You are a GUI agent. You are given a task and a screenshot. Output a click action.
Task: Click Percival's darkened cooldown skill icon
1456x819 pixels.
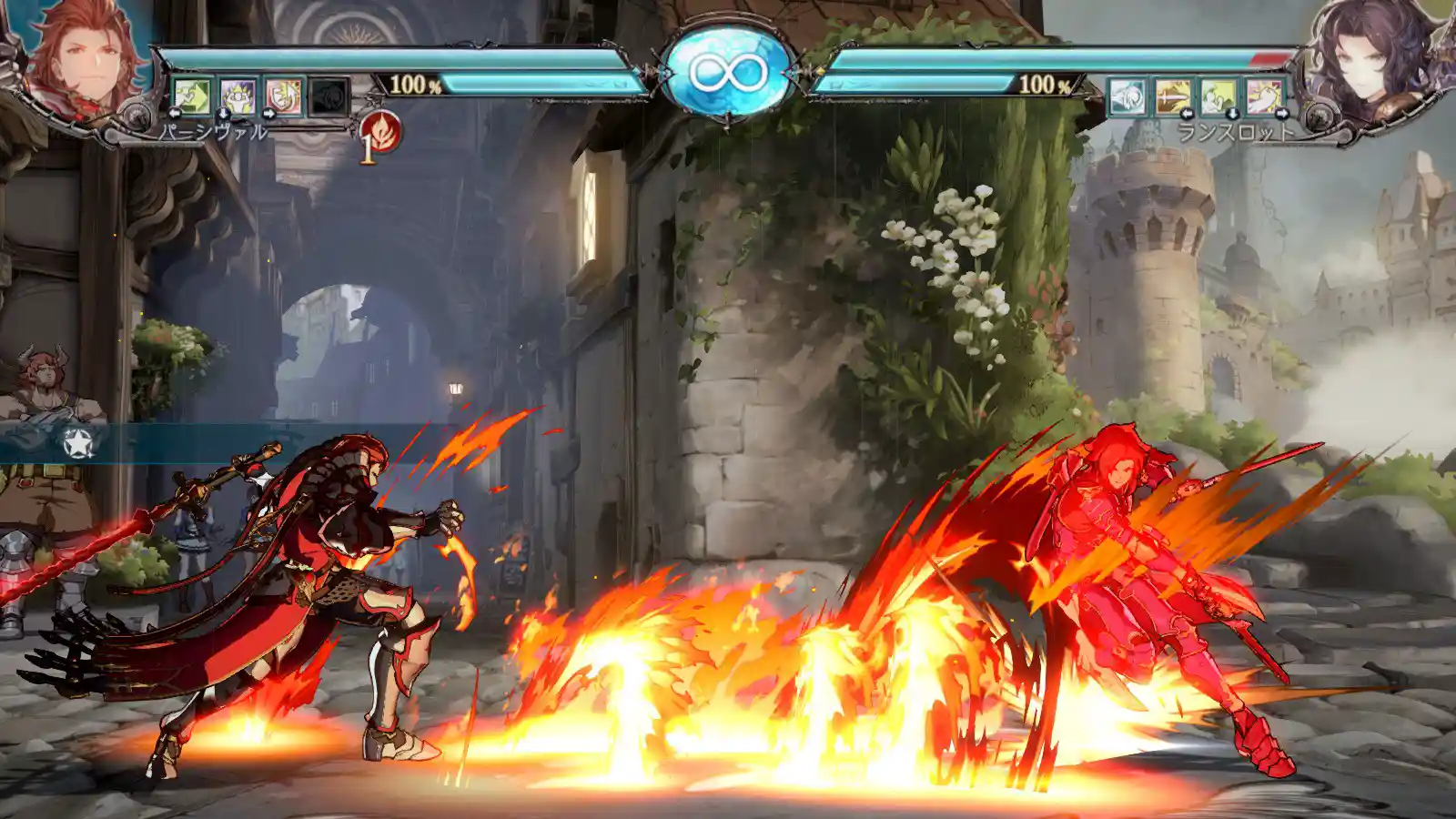pyautogui.click(x=329, y=96)
